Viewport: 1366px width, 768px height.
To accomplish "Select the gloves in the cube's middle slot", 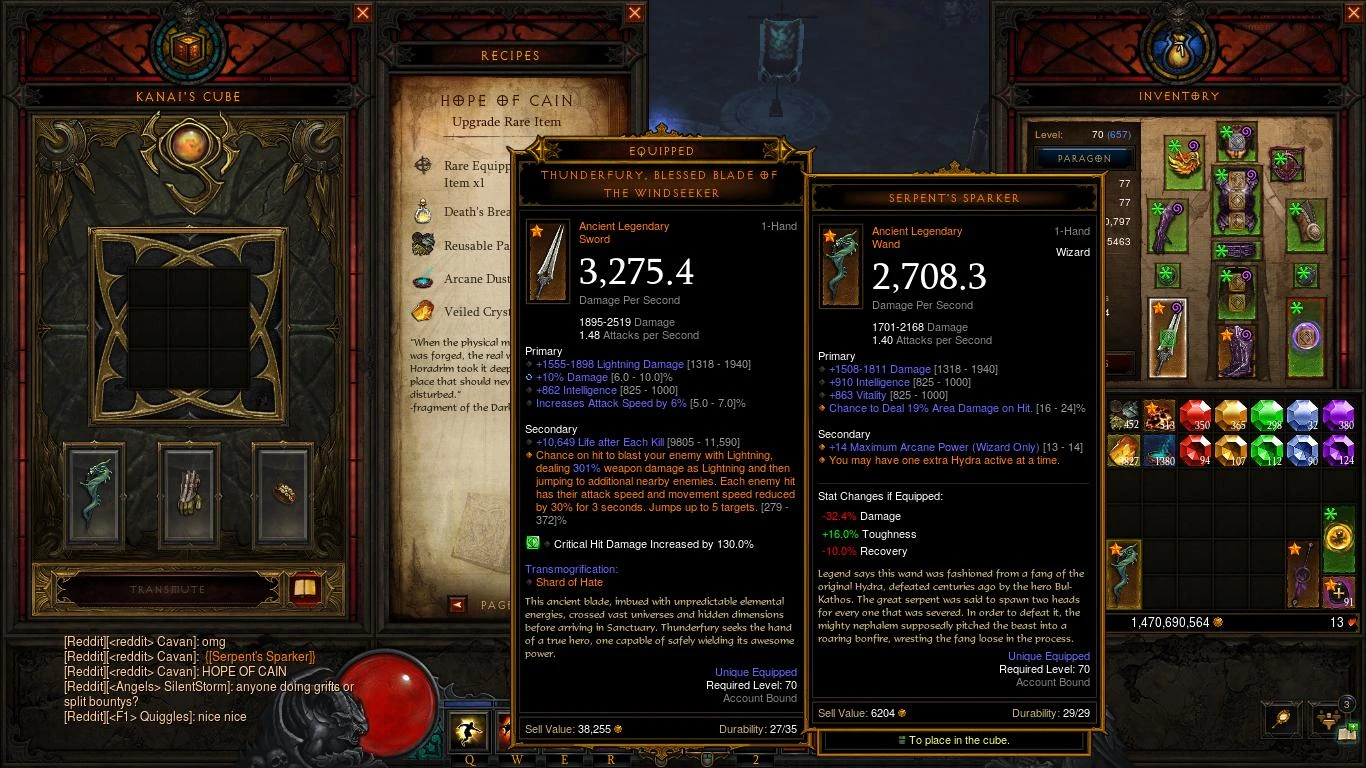I will [x=188, y=491].
